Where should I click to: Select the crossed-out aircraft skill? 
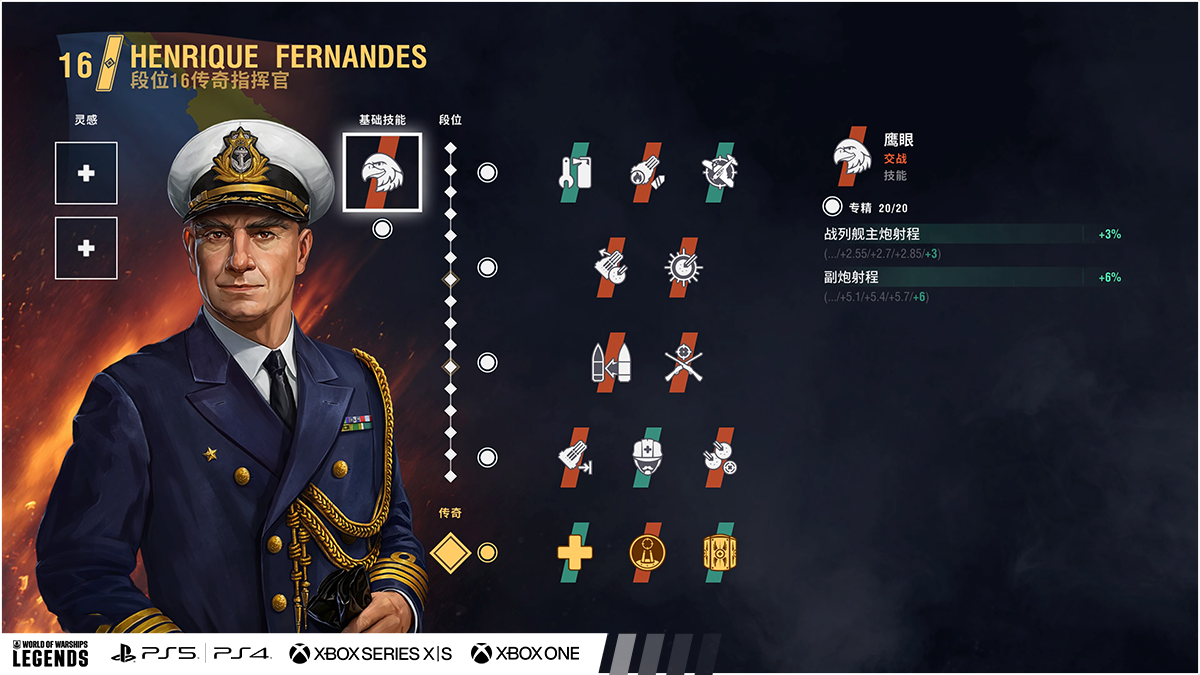click(x=719, y=173)
